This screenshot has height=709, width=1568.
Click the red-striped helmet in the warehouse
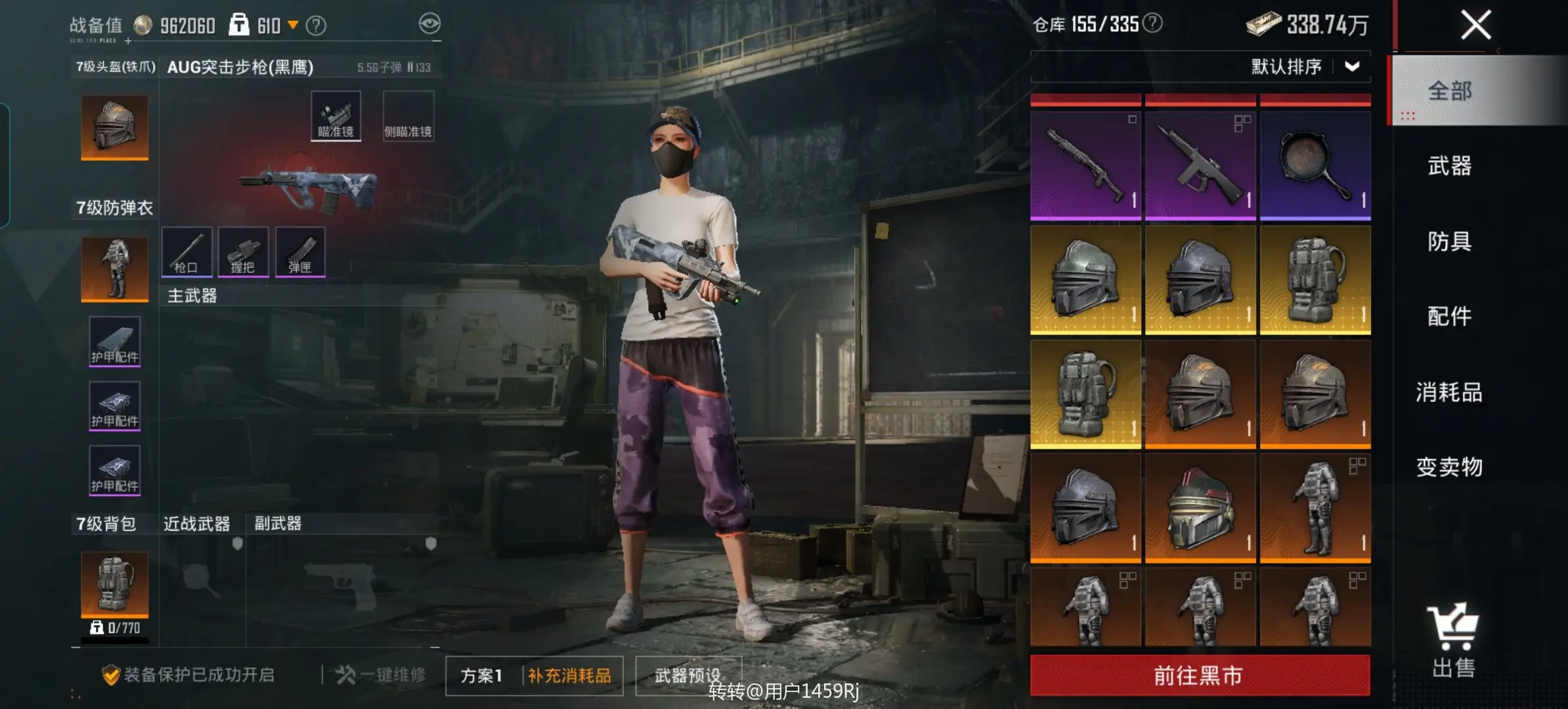(x=1200, y=507)
